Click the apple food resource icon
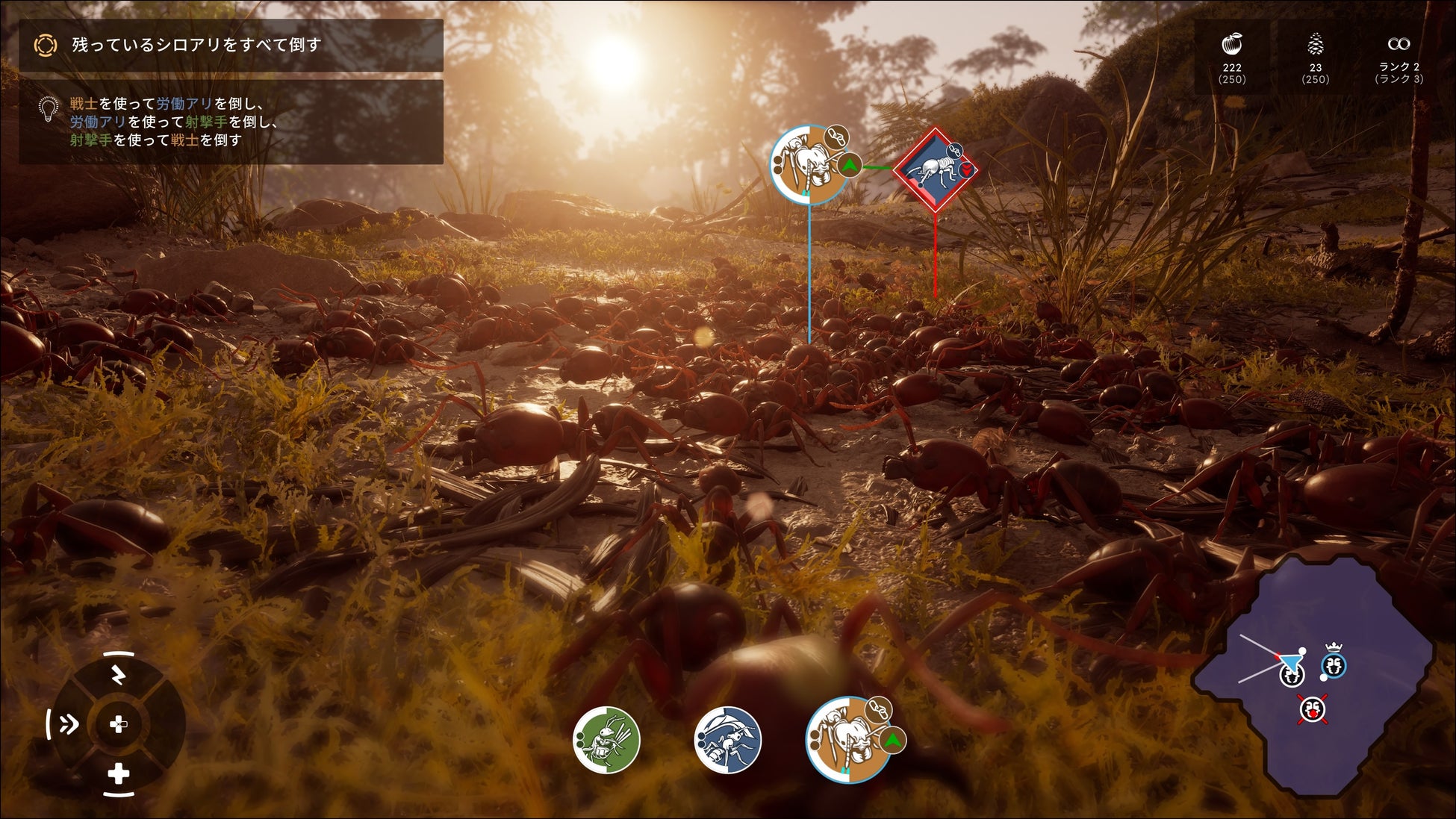1456x819 pixels. point(1231,45)
